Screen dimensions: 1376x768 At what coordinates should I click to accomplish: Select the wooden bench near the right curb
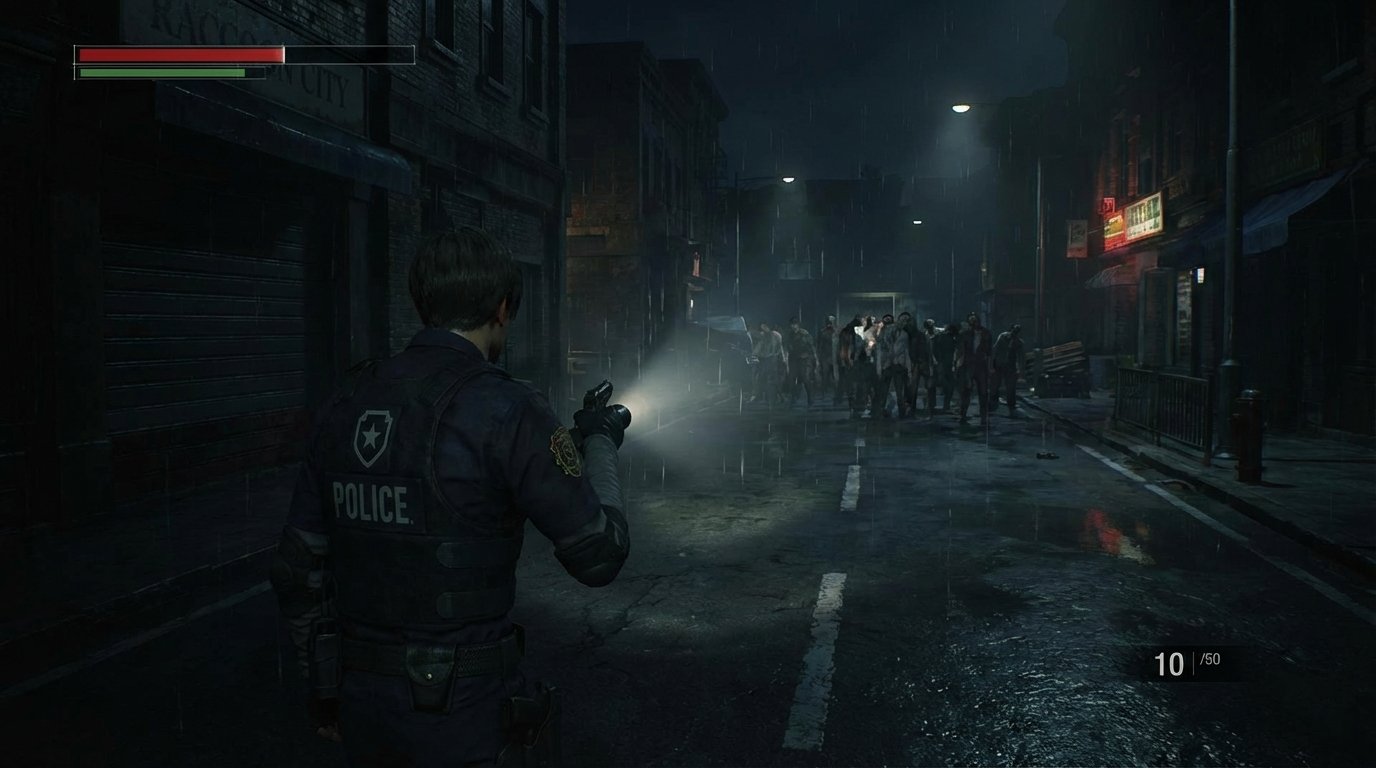[1058, 360]
